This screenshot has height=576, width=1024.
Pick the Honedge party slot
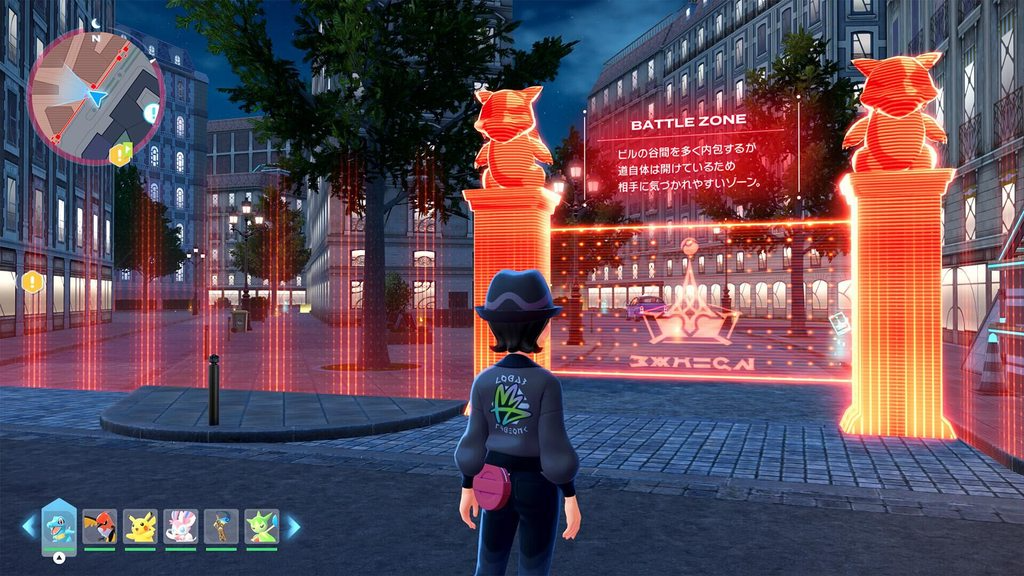221,526
